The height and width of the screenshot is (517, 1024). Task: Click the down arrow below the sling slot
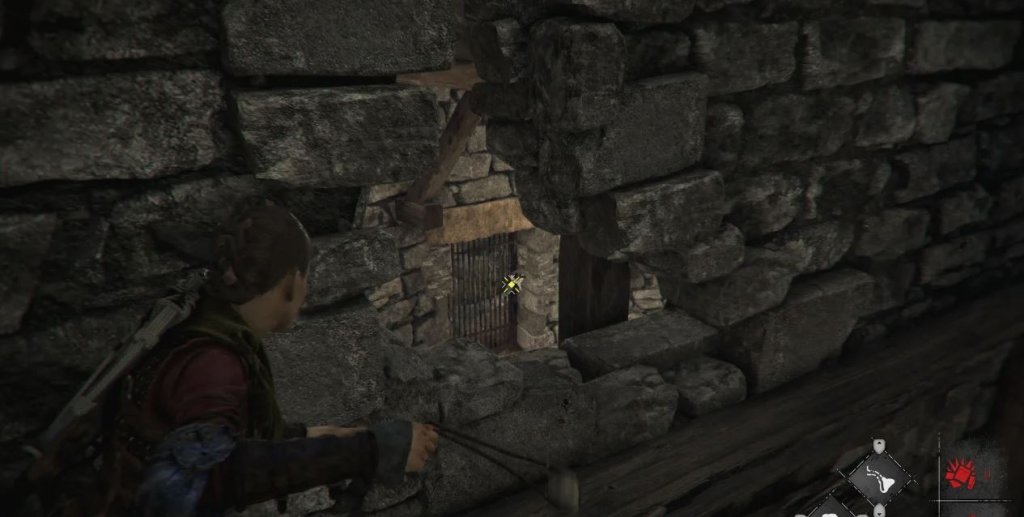coord(878,508)
